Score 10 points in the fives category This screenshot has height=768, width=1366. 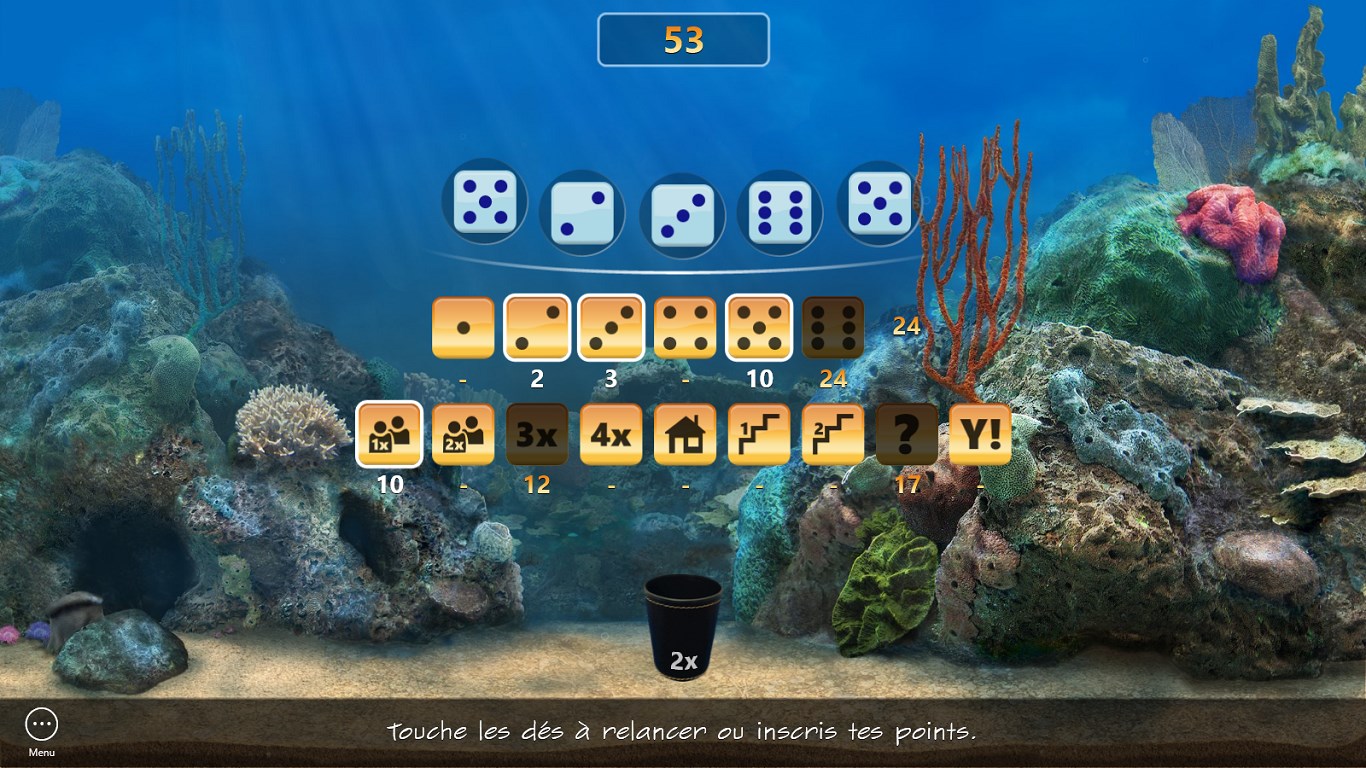click(x=759, y=328)
